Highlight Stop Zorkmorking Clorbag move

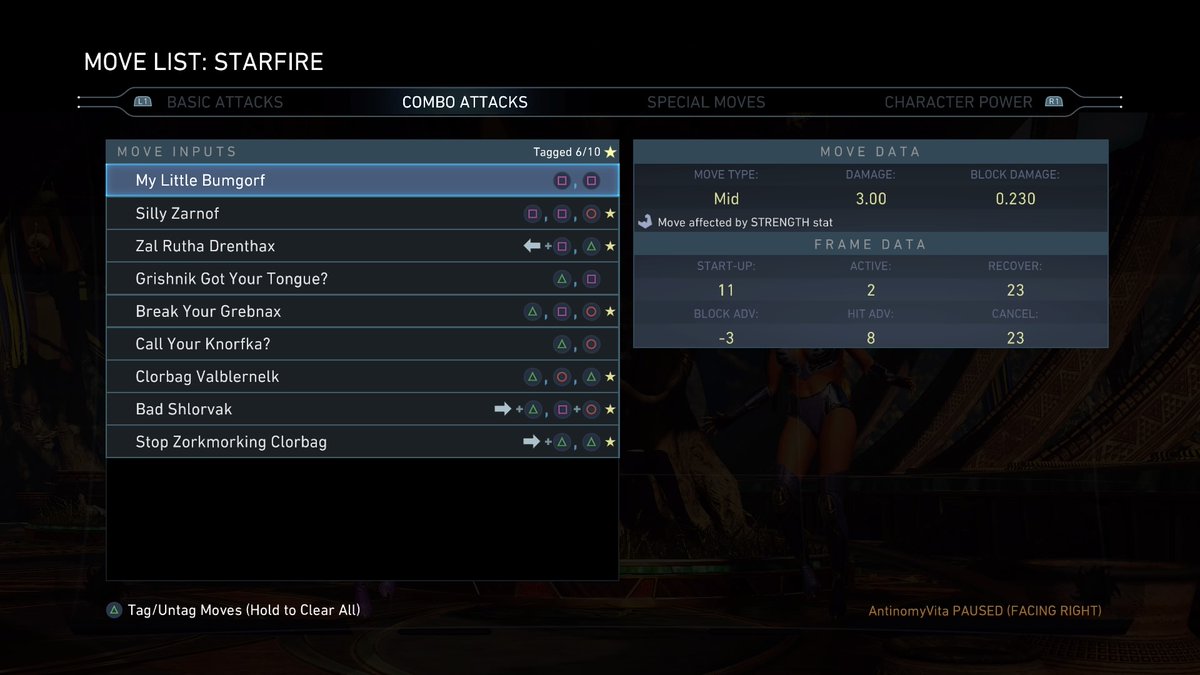pos(362,442)
